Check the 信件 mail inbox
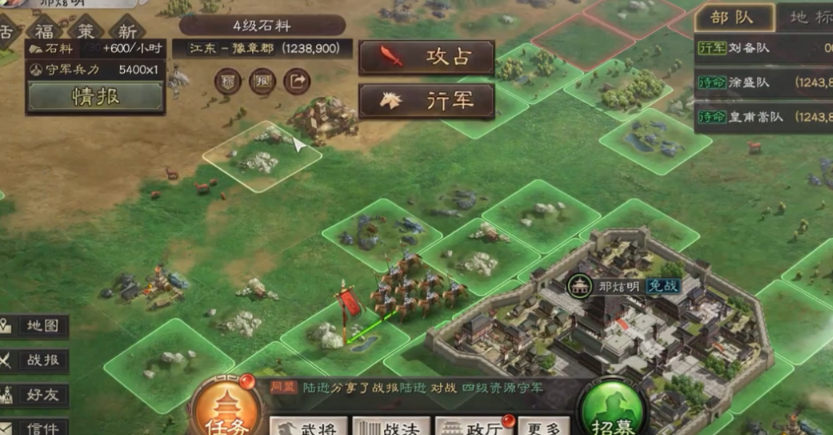The width and height of the screenshot is (833, 435). click(36, 426)
